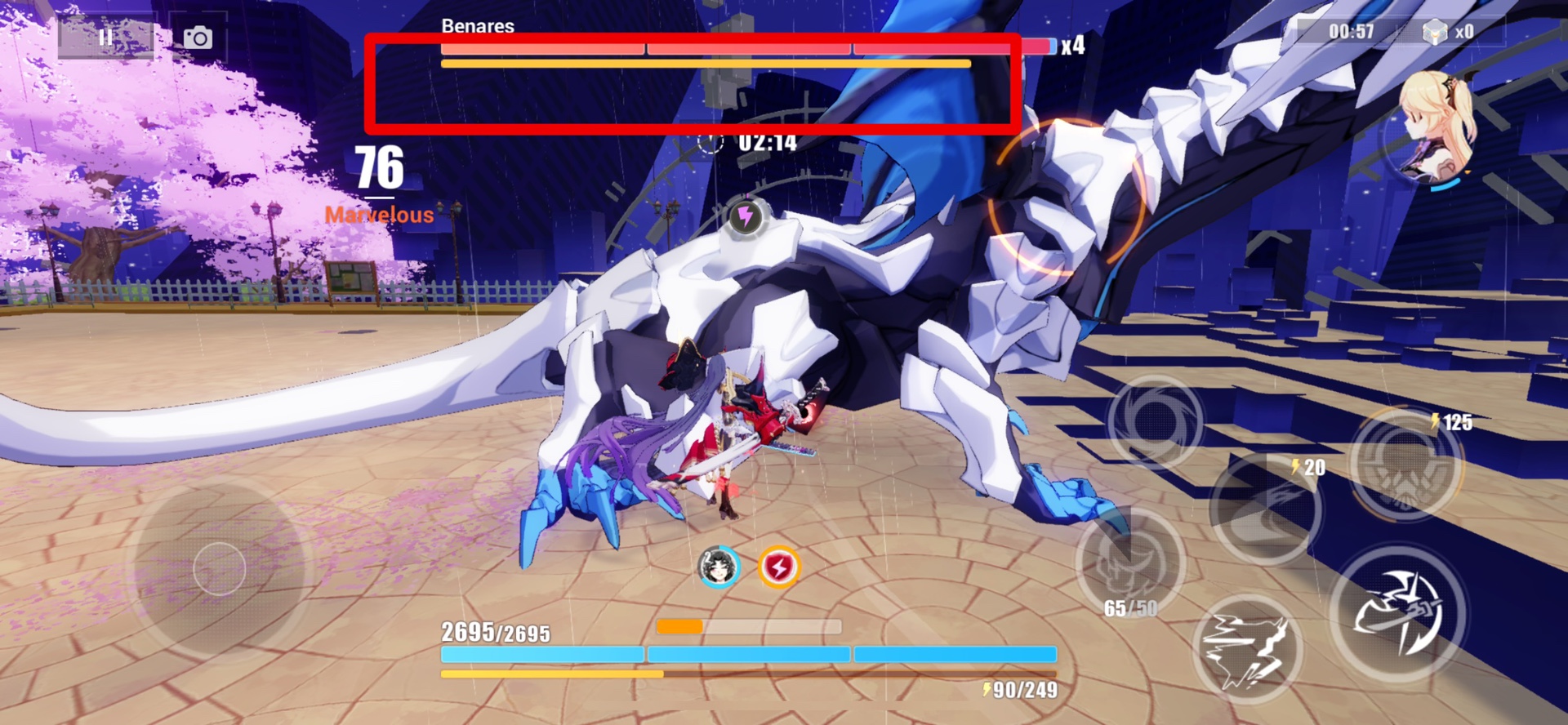
Task: Open the in-battle camera tool
Action: pos(199,36)
